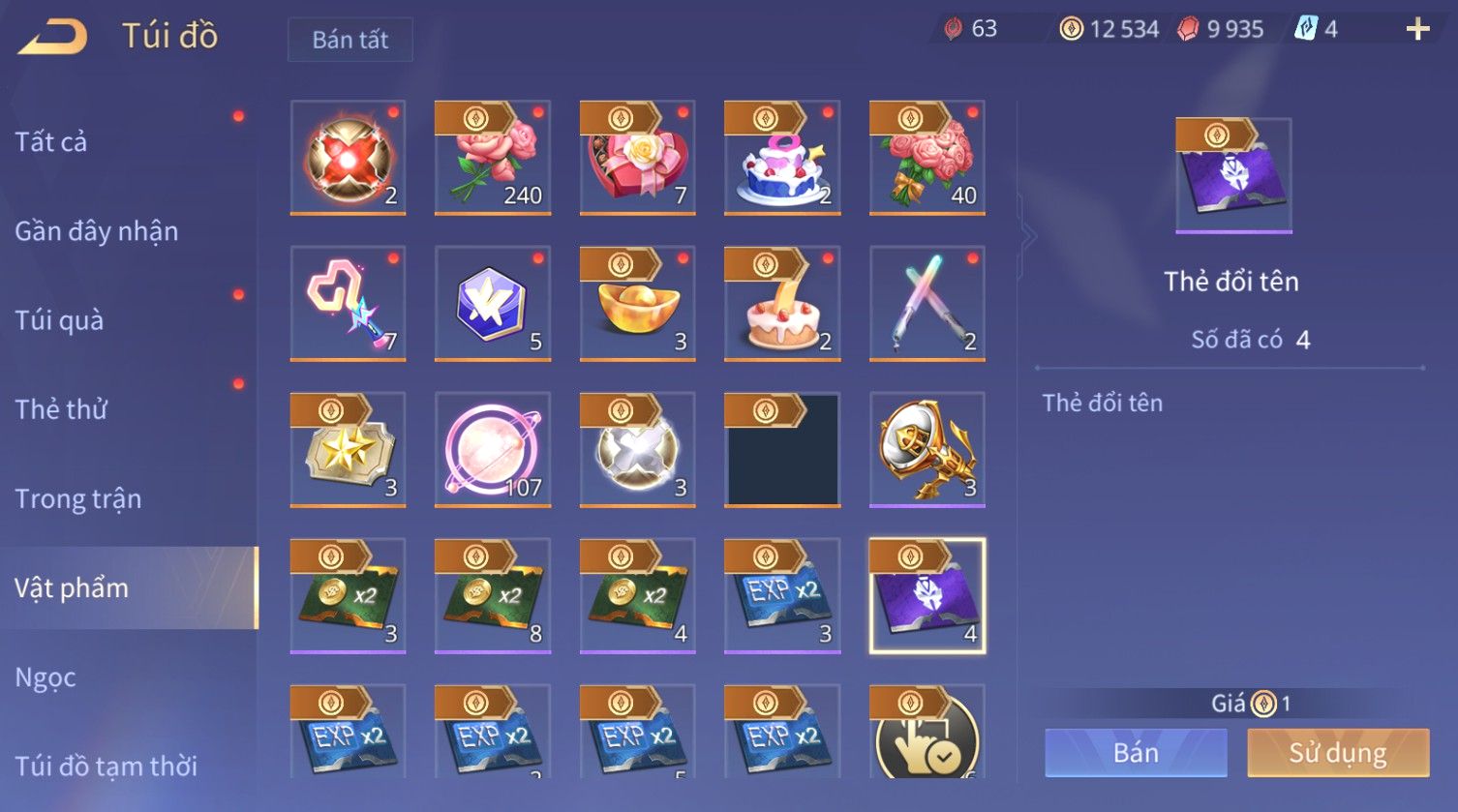1458x812 pixels.
Task: Choose the gold star ticket item
Action: [x=348, y=450]
